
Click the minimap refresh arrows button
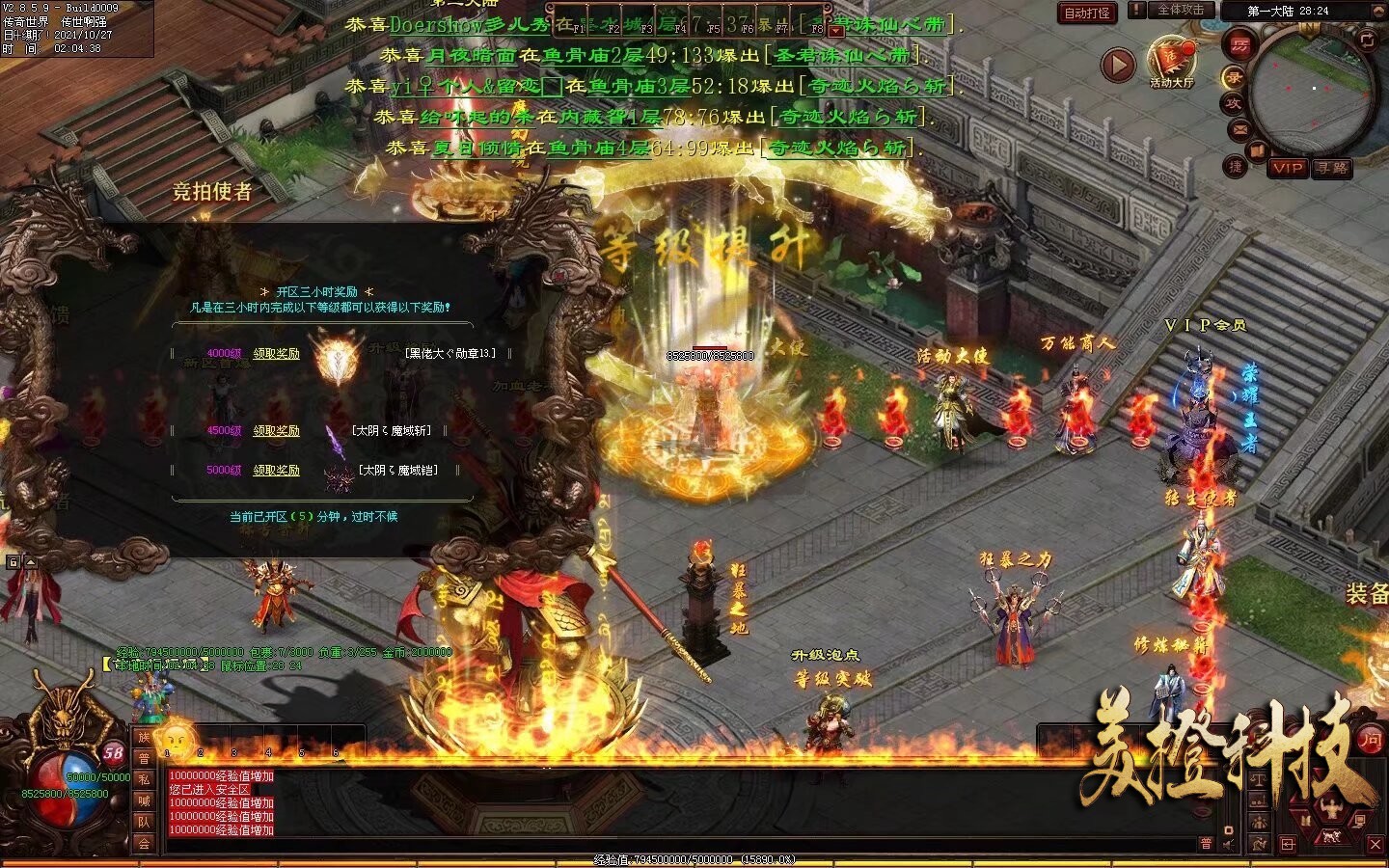pos(1366,40)
